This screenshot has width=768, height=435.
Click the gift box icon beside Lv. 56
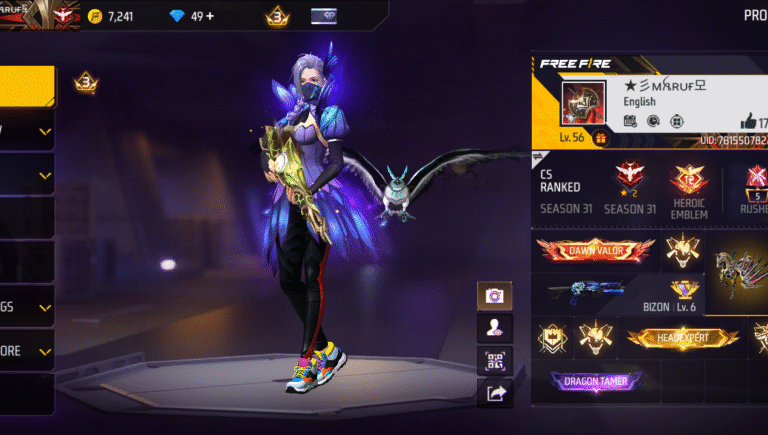601,138
